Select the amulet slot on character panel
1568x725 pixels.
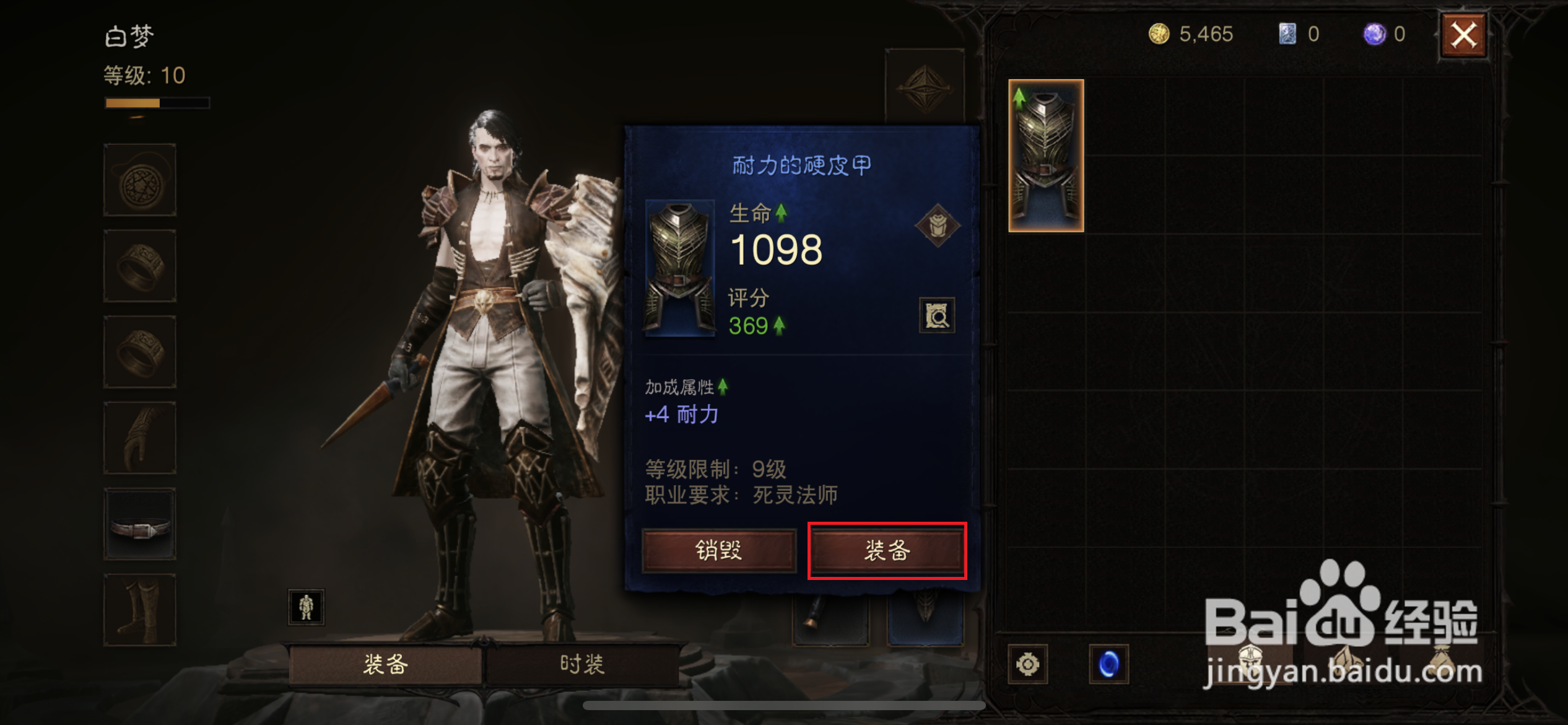point(139,180)
